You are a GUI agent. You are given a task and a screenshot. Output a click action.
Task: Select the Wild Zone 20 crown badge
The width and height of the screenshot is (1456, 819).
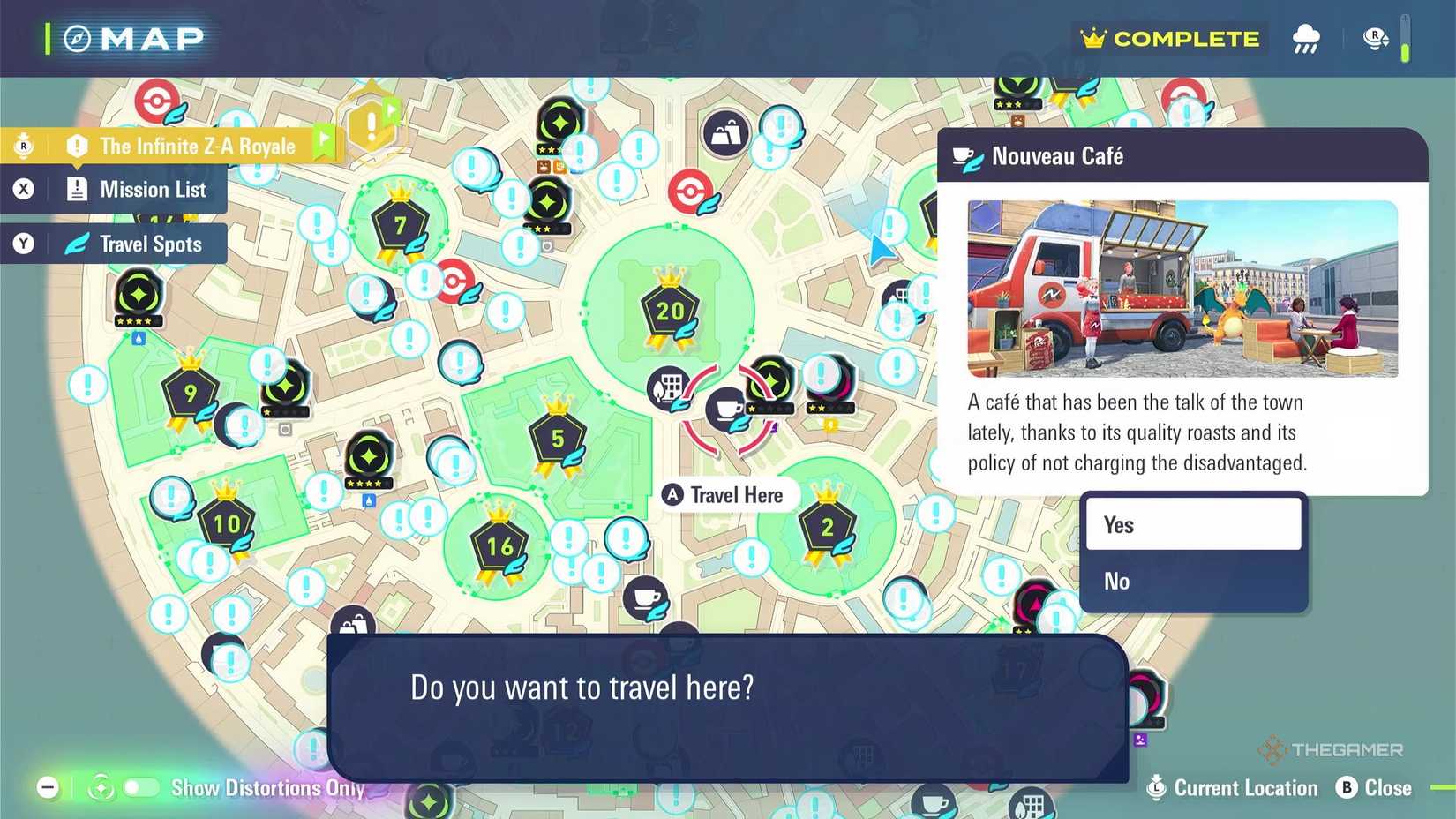669,311
